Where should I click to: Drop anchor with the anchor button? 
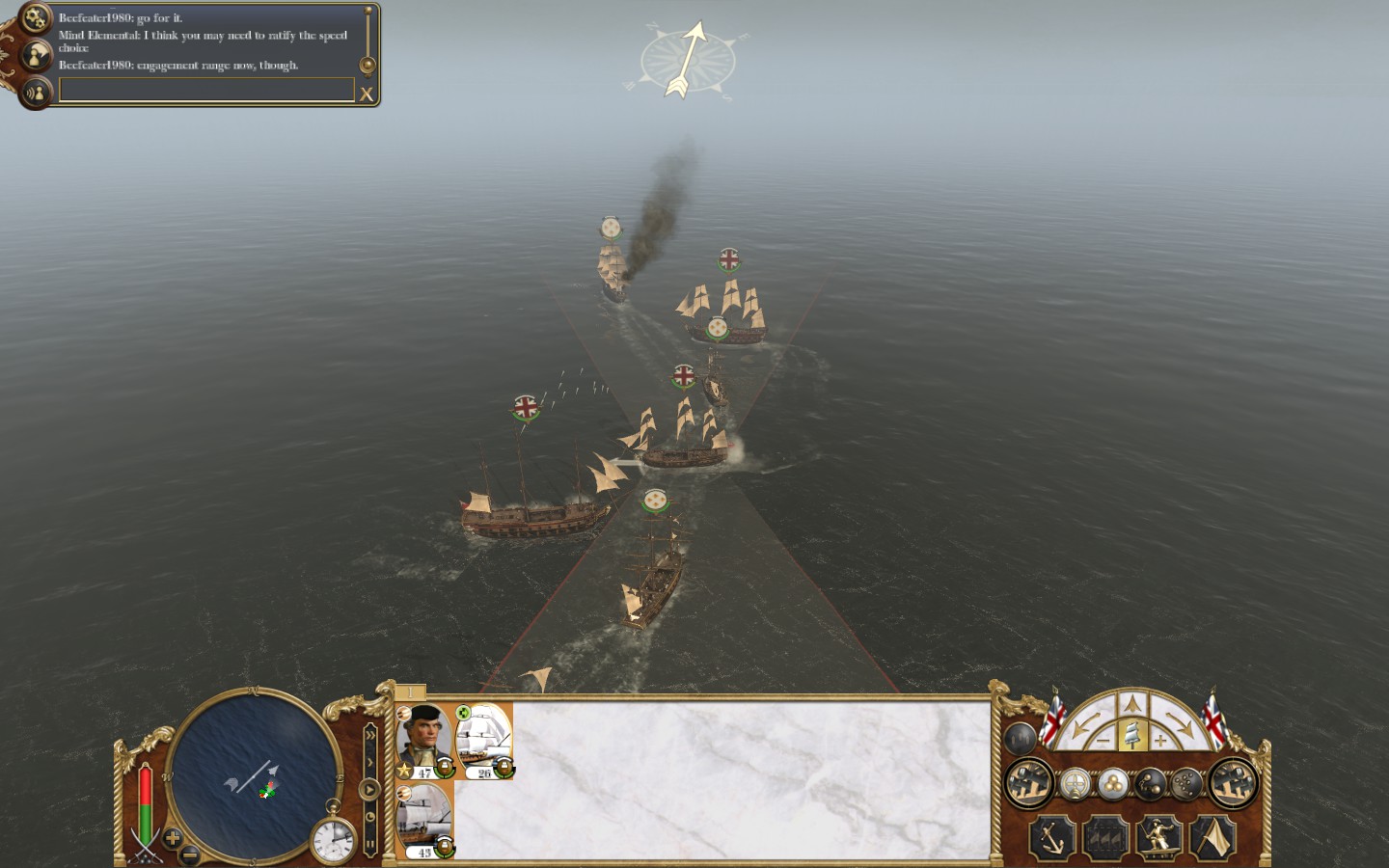tap(1051, 837)
